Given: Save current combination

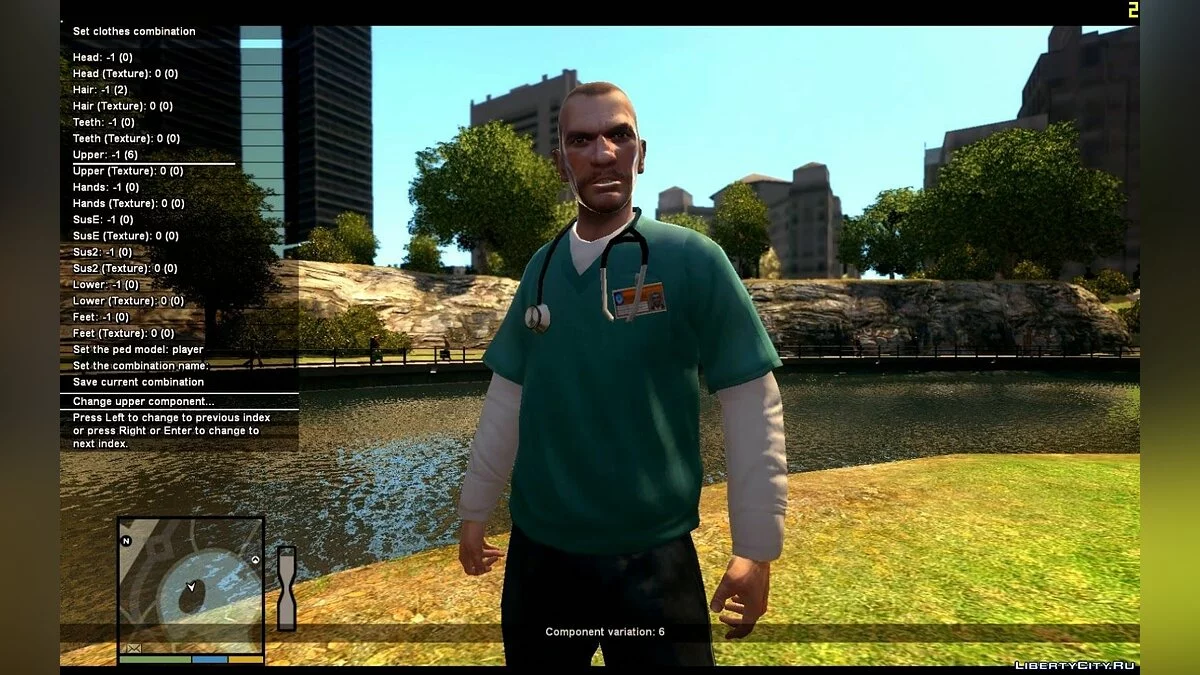Looking at the screenshot, I should (138, 382).
